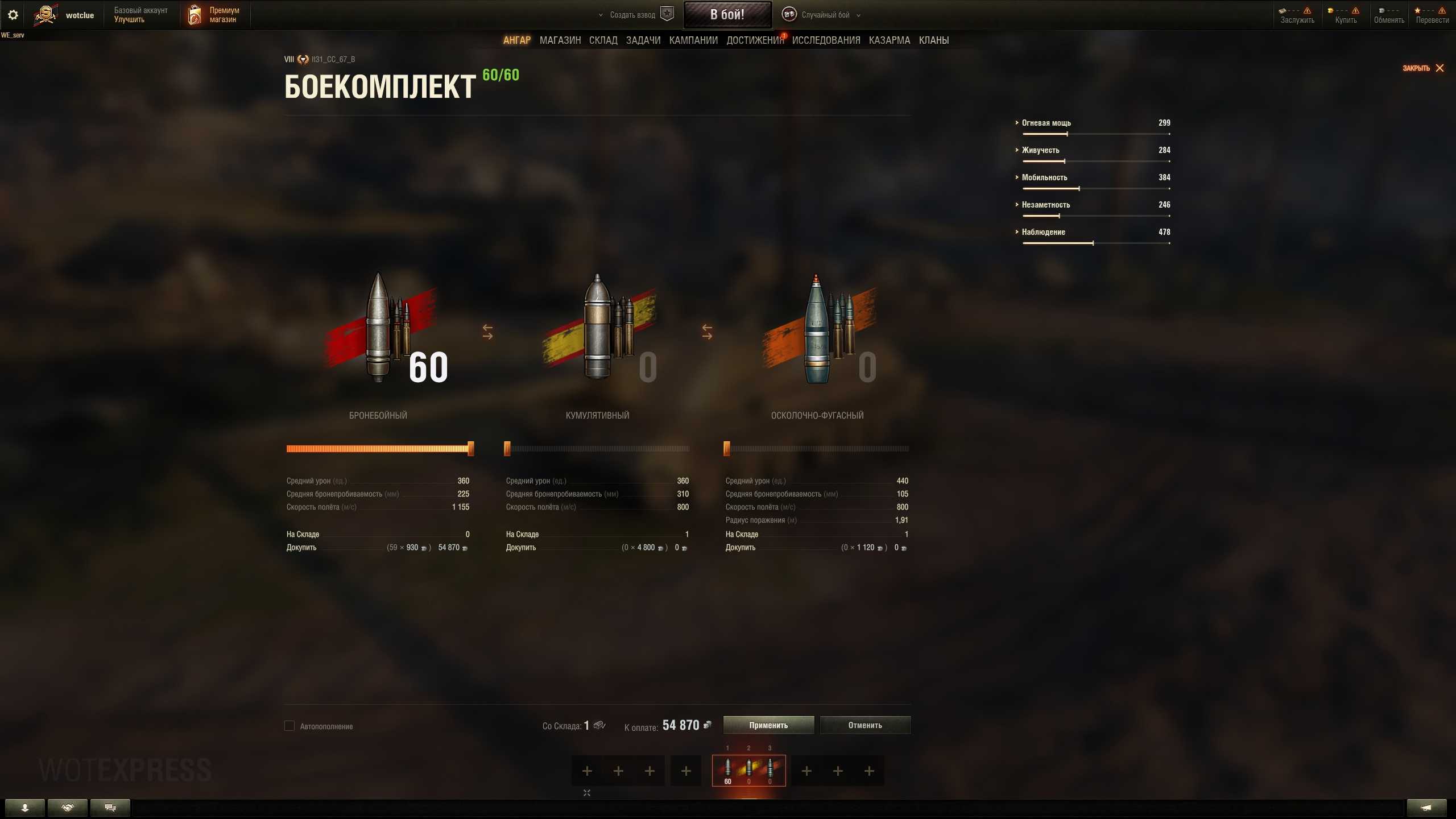Select the Создать взвод option
Viewport: 1456px width, 819px height.
click(632, 15)
